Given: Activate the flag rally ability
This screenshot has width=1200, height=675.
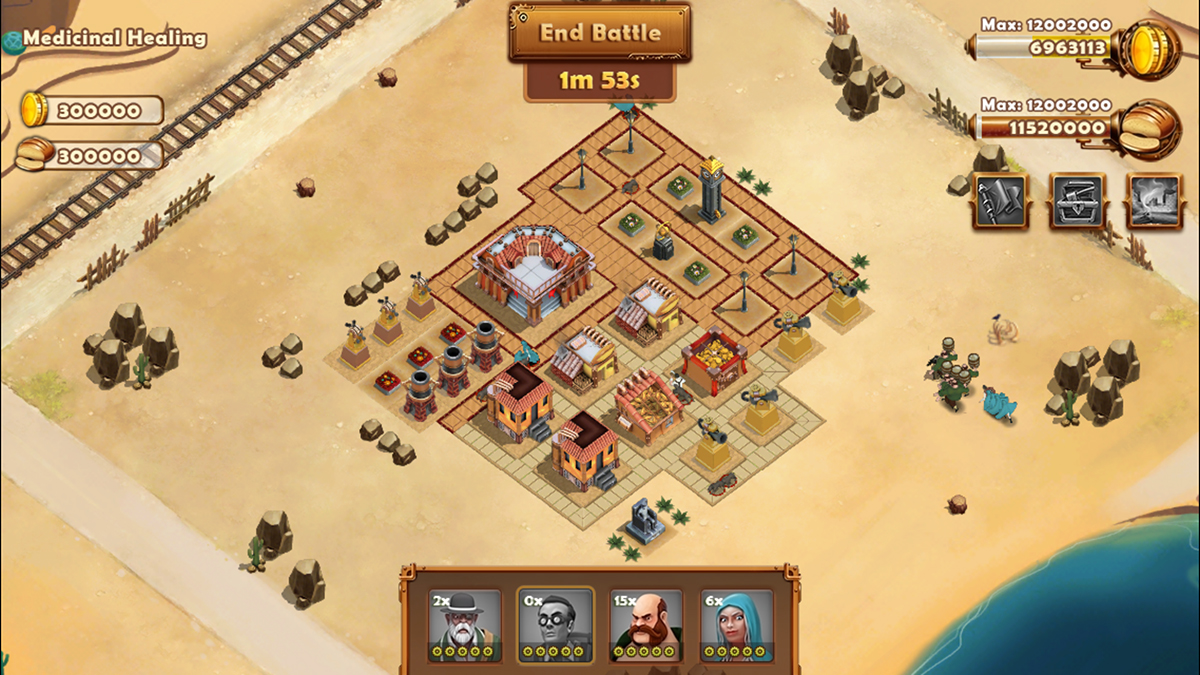Looking at the screenshot, I should (1000, 200).
